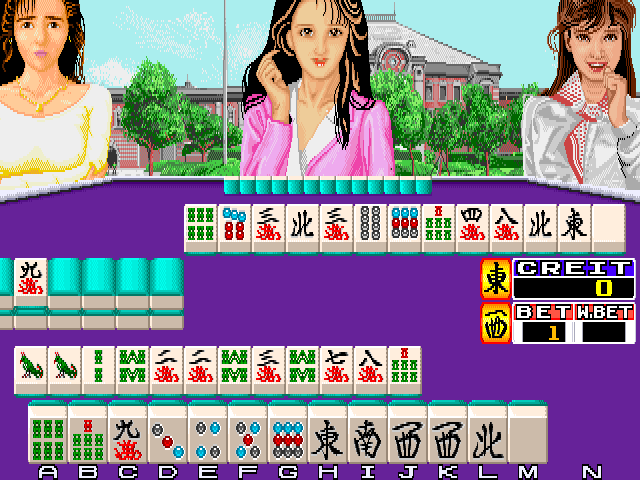Select the five of circles tile F
Viewport: 640px width, 480px height.
click(247, 434)
